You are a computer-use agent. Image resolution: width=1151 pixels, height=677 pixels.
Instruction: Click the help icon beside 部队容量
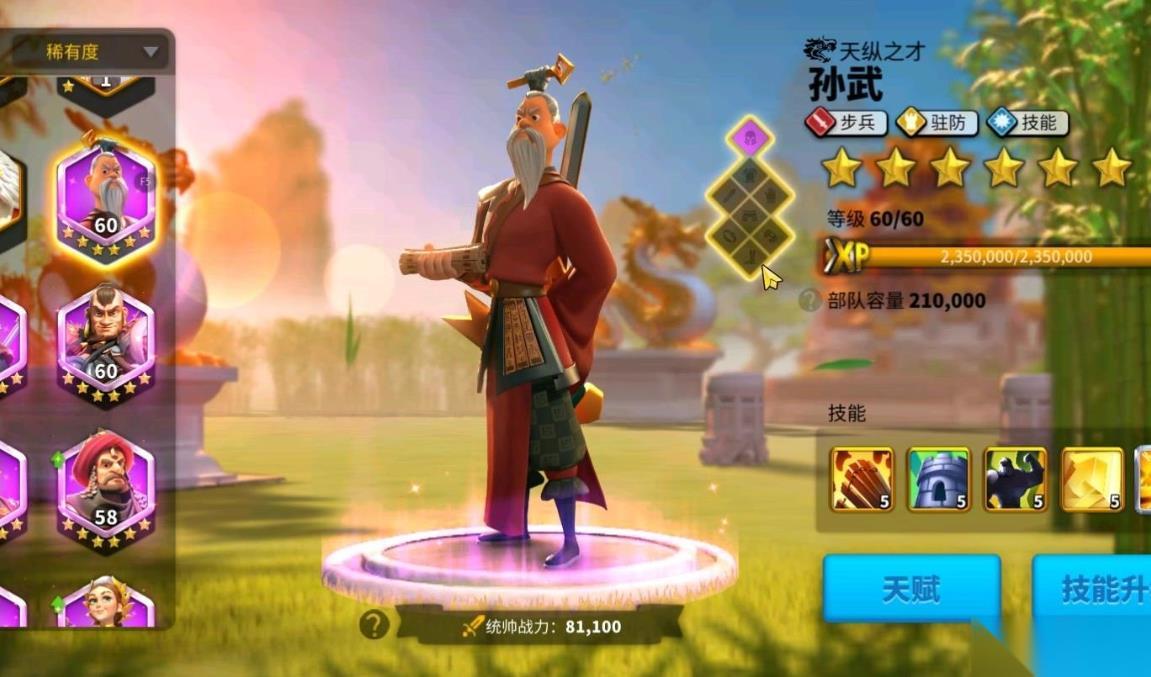(x=811, y=300)
